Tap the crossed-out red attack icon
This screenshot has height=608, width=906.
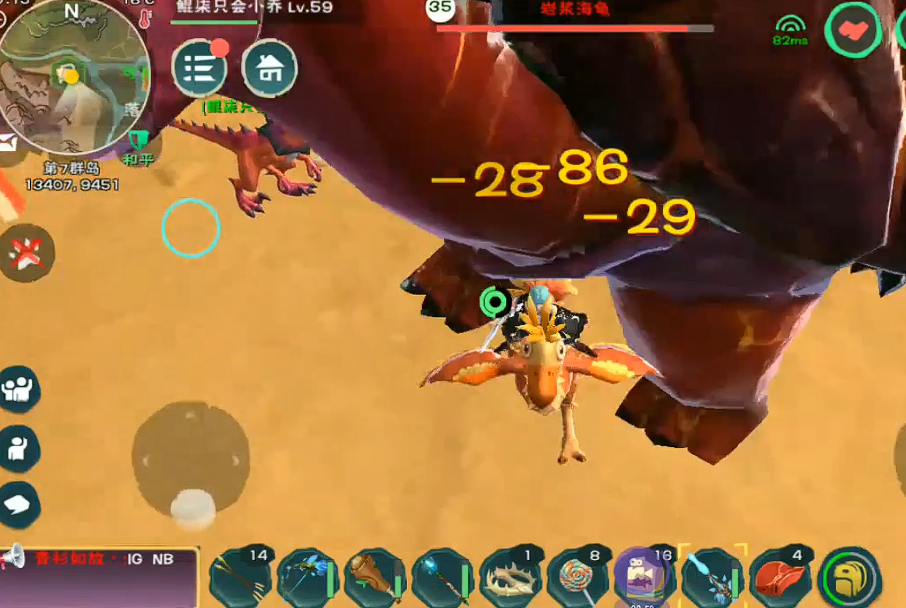click(x=24, y=253)
